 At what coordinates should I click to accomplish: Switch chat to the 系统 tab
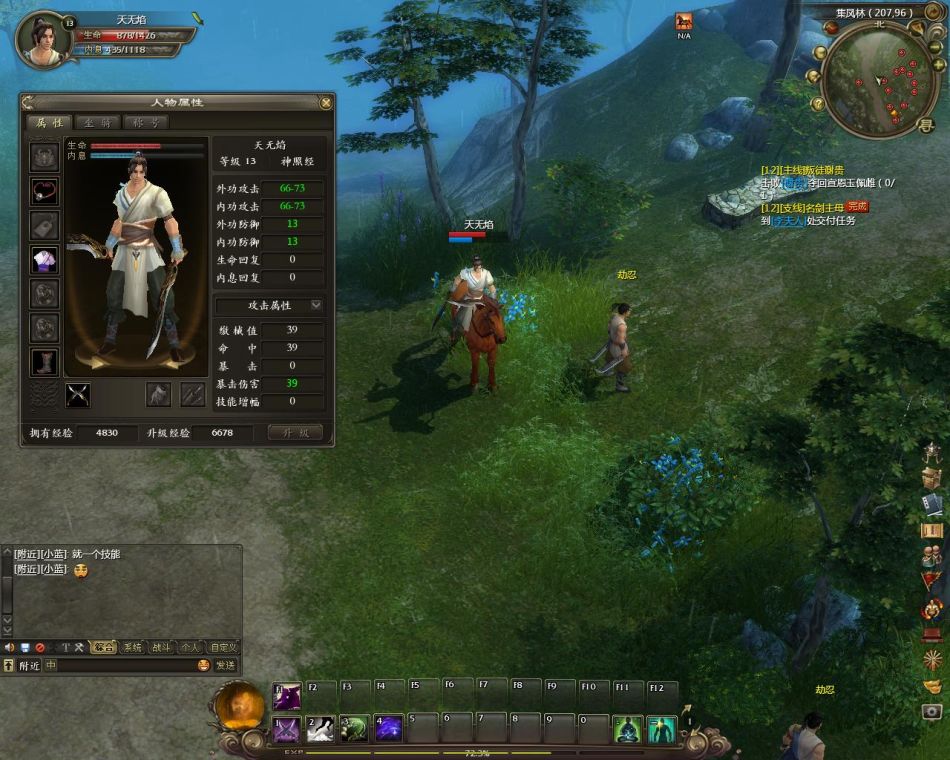tap(132, 647)
